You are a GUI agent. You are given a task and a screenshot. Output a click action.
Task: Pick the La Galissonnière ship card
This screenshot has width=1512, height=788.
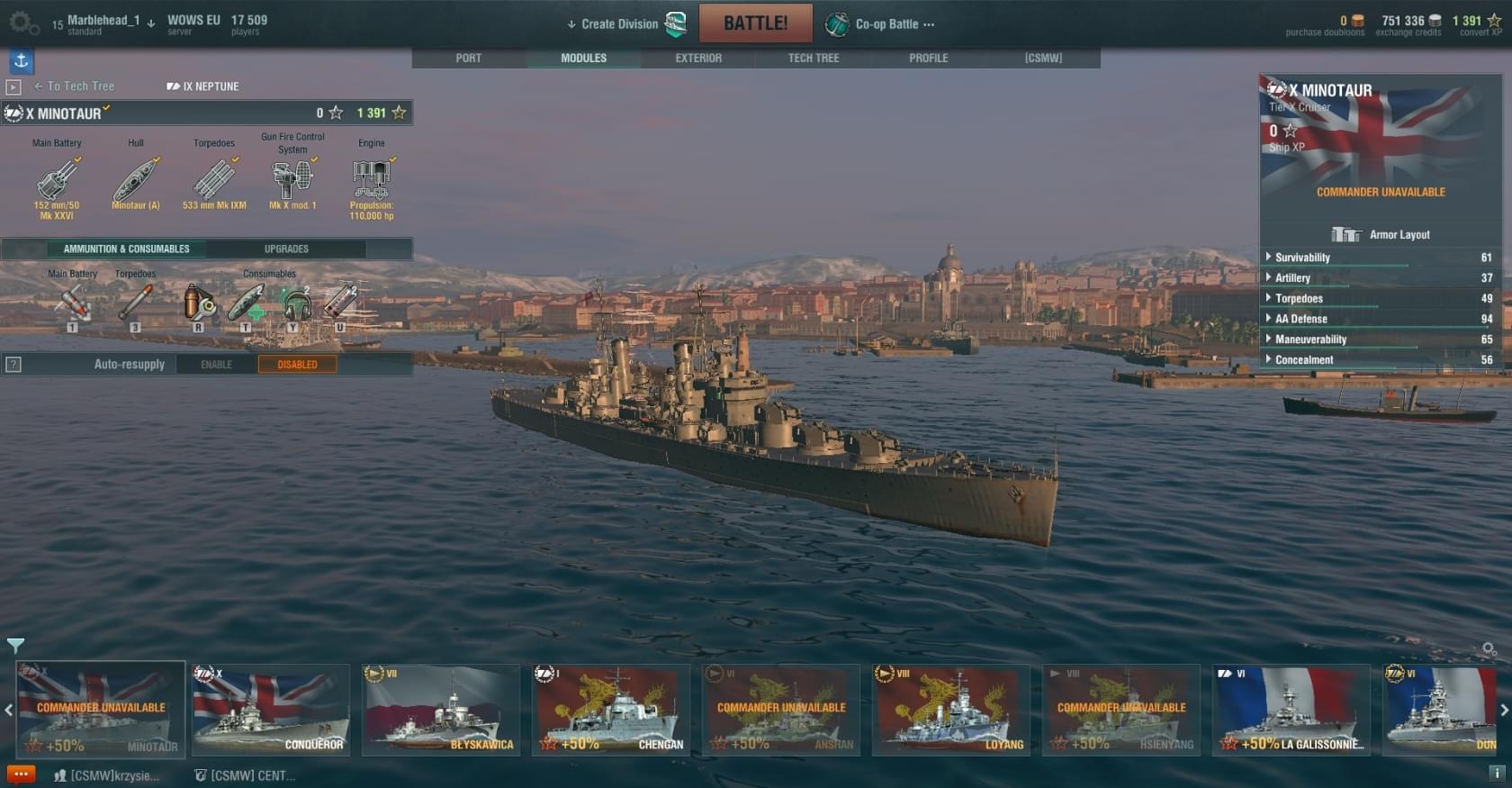point(1291,711)
